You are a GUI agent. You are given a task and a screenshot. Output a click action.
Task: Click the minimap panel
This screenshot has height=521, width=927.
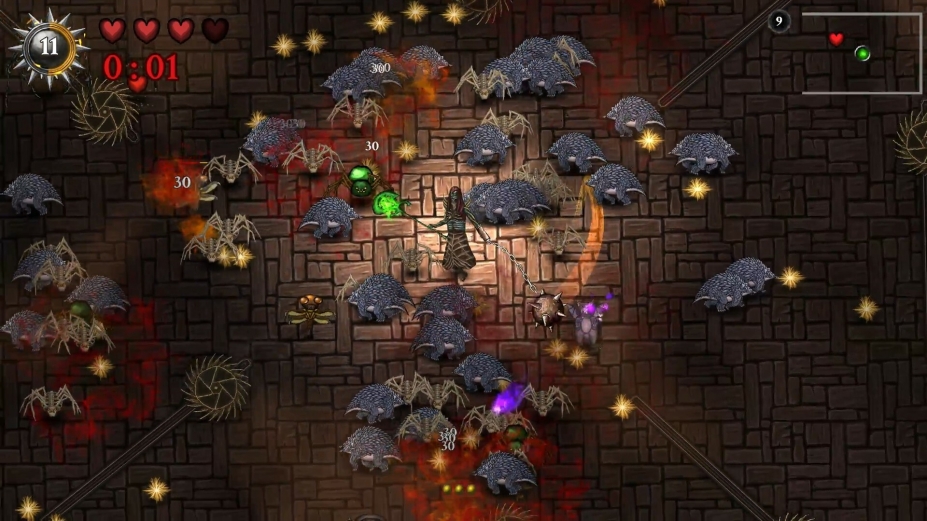point(861,53)
